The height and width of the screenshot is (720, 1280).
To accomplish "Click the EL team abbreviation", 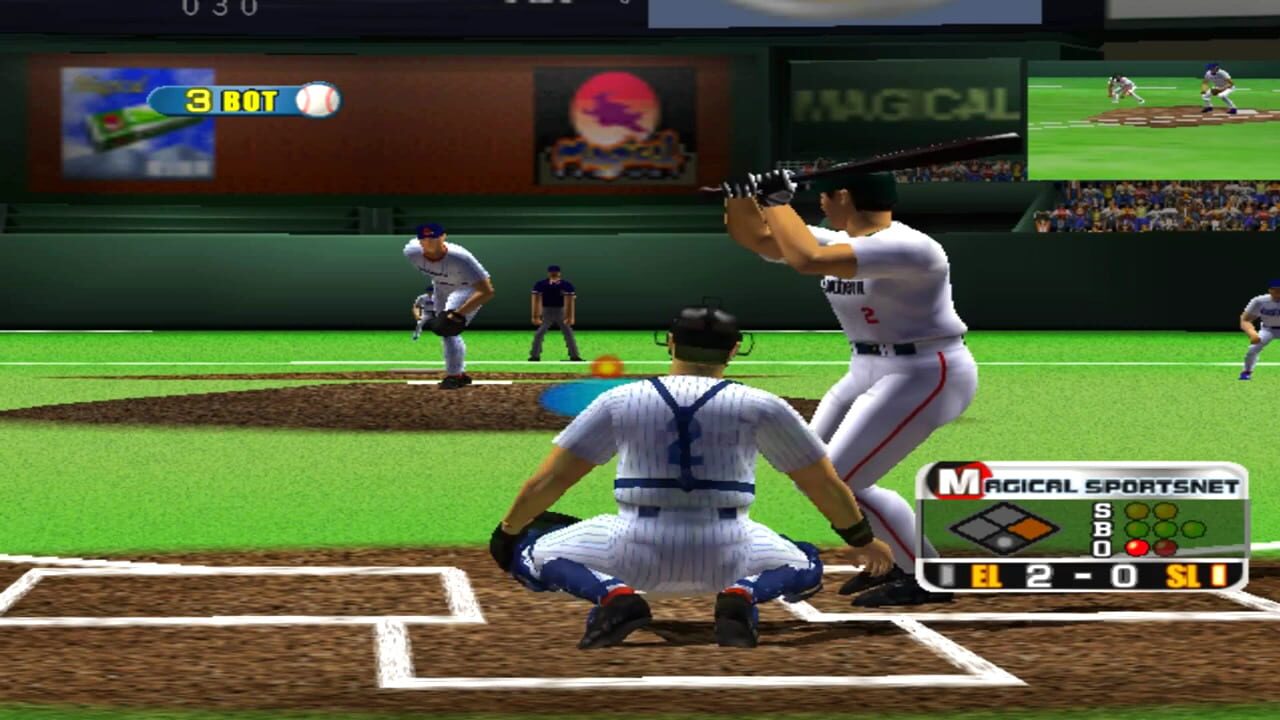I will 987,574.
